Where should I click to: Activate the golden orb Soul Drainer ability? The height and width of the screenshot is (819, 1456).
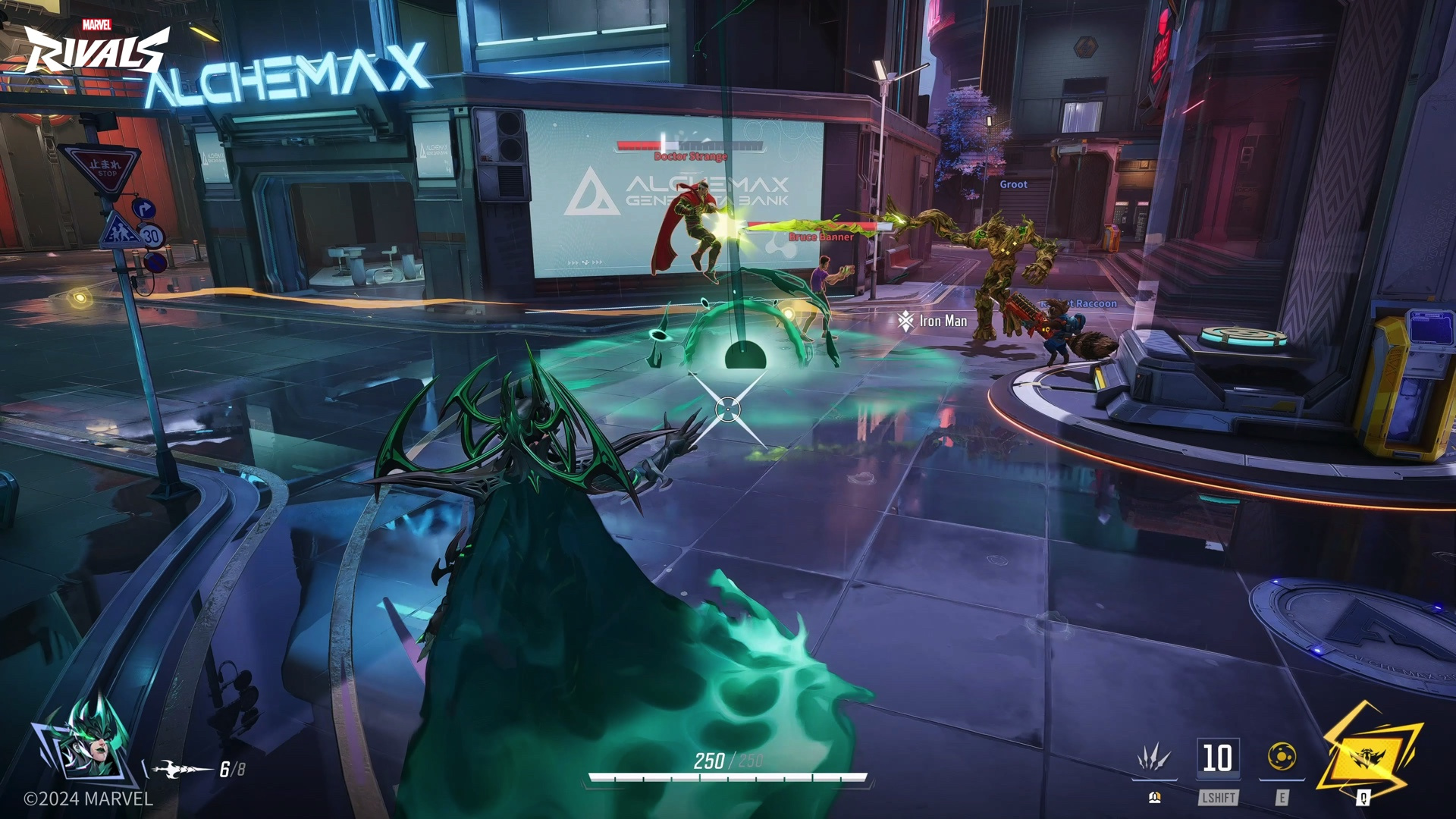(1282, 757)
